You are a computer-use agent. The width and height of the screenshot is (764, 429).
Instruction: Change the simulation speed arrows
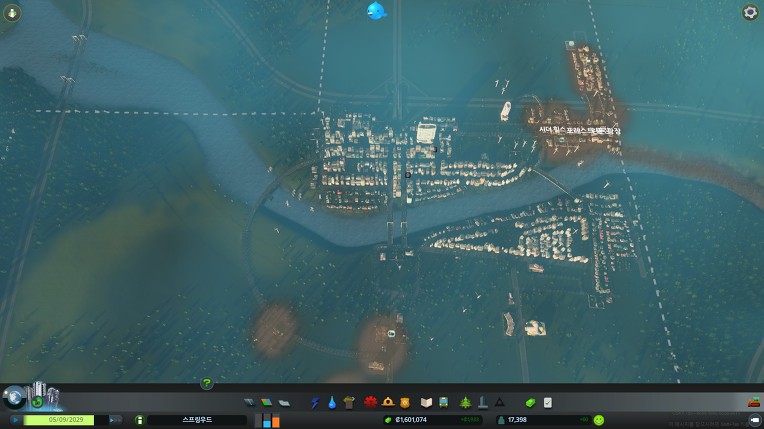point(115,420)
